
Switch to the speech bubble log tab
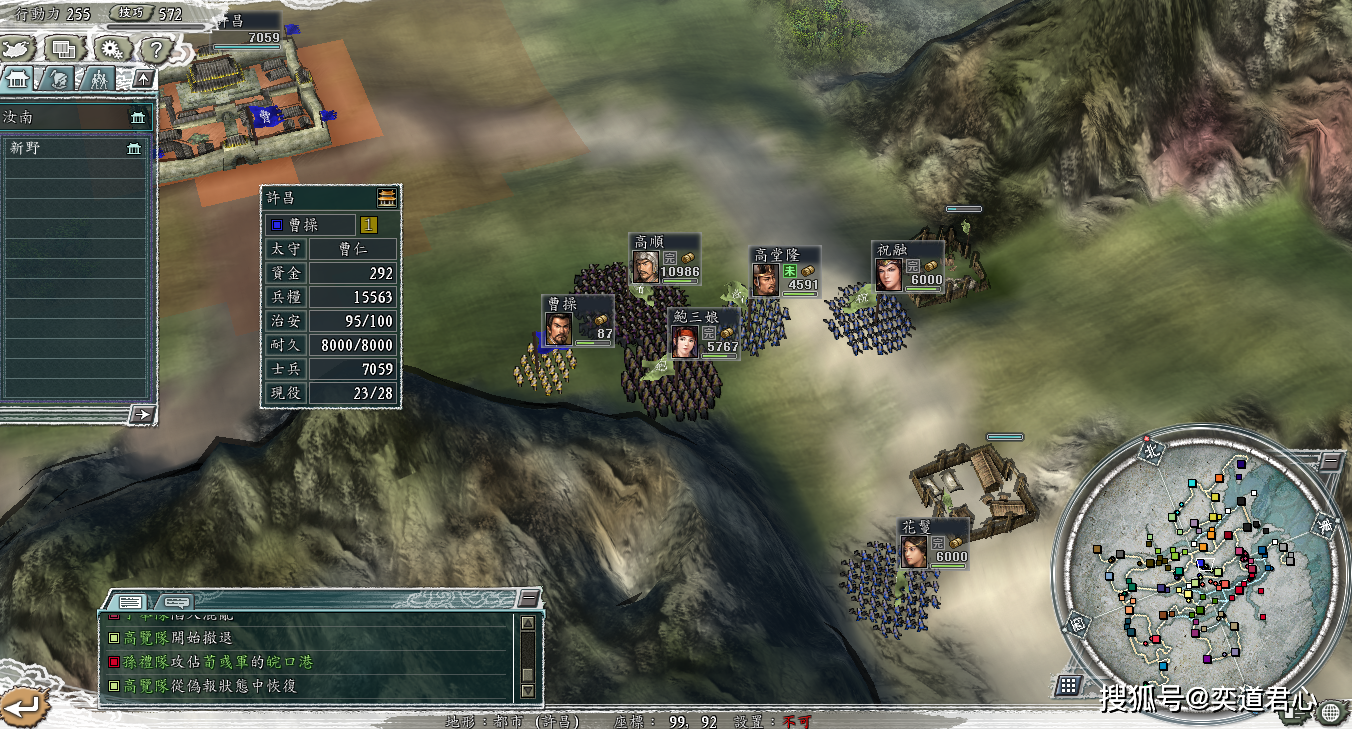coord(176,602)
